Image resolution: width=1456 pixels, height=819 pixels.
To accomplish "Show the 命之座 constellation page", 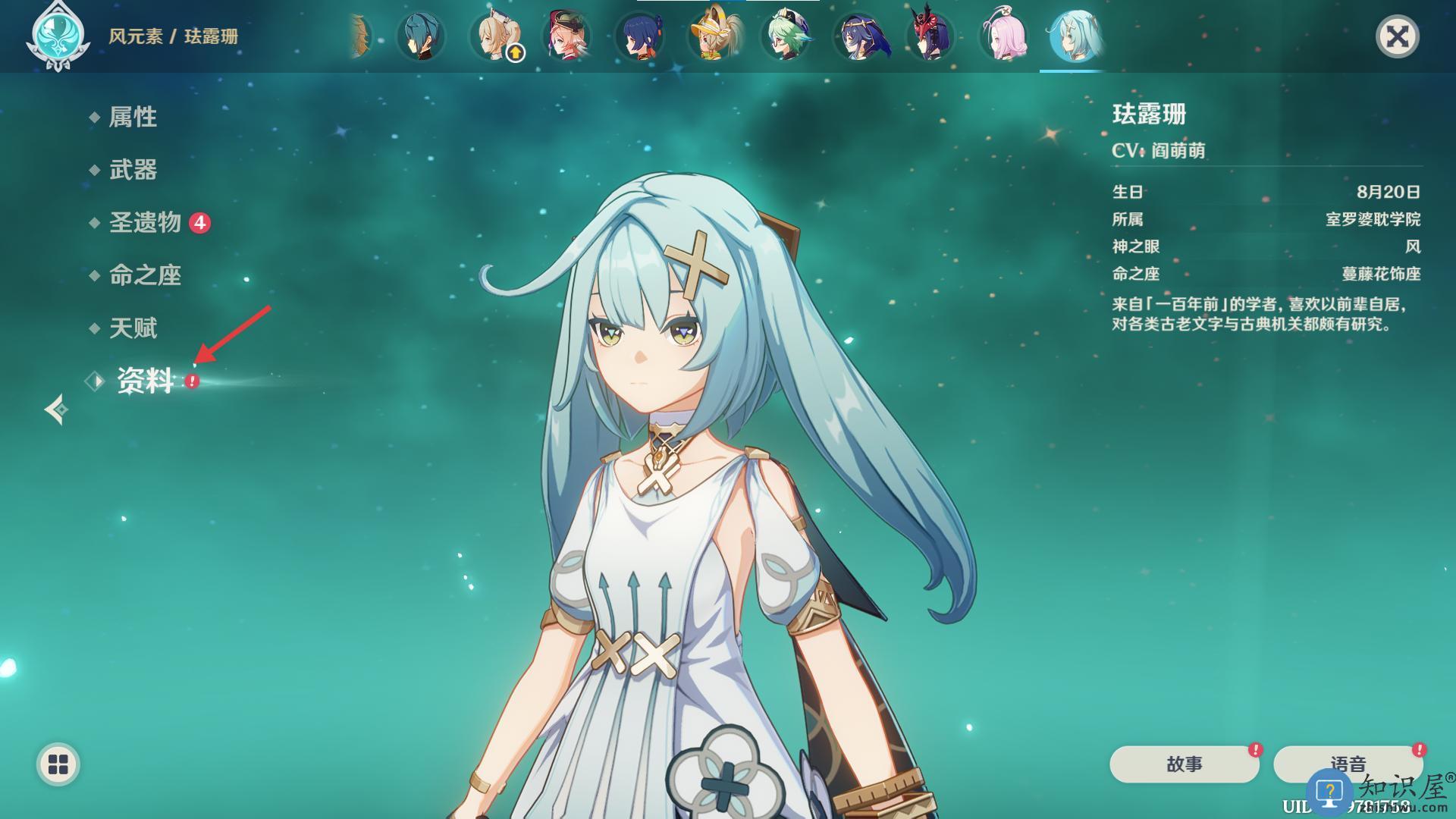I will [x=145, y=275].
